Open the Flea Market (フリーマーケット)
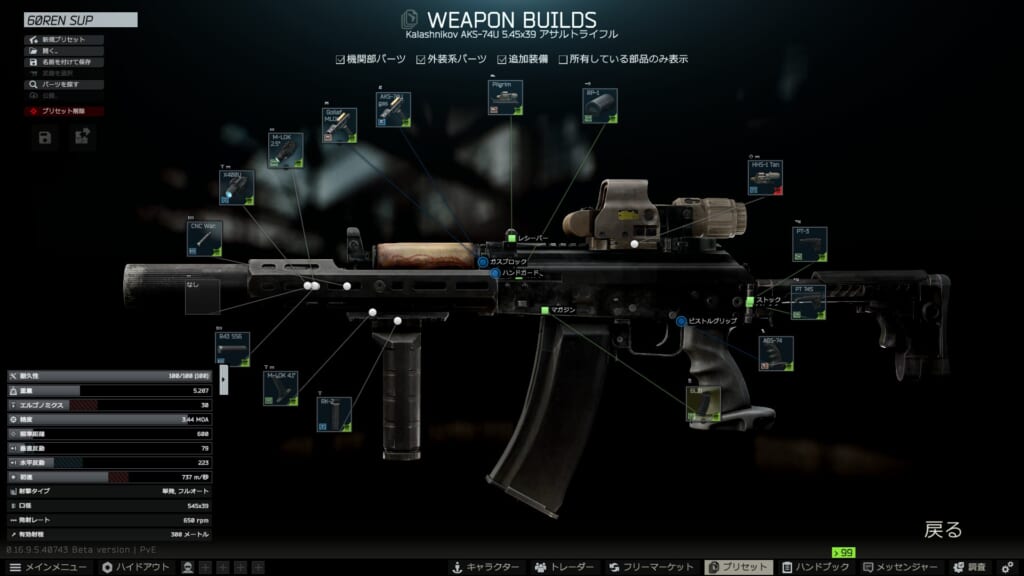The width and height of the screenshot is (1024, 576). tap(652, 567)
